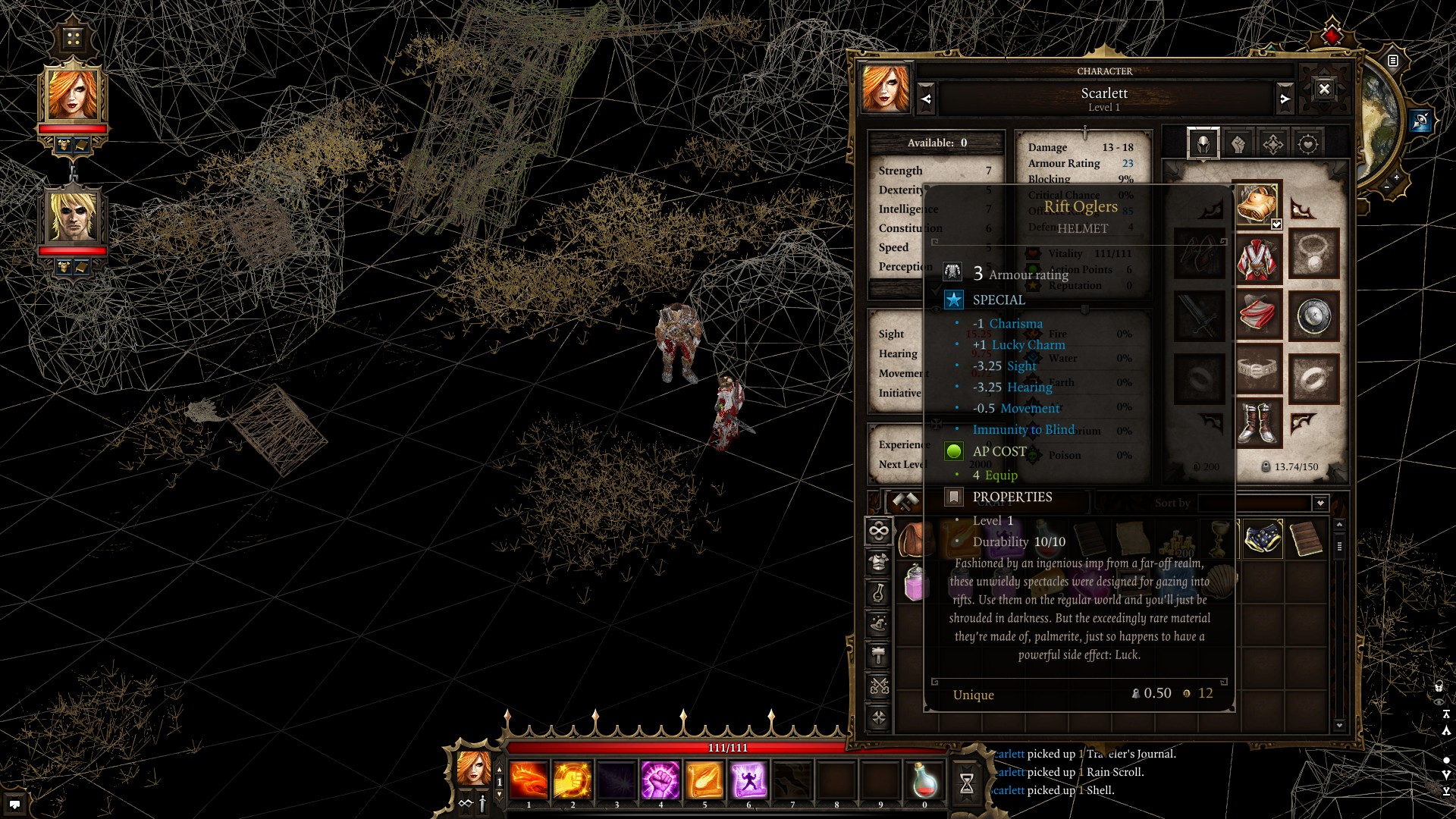Open the abilities fist tab
The width and height of the screenshot is (1456, 819).
(x=1238, y=143)
